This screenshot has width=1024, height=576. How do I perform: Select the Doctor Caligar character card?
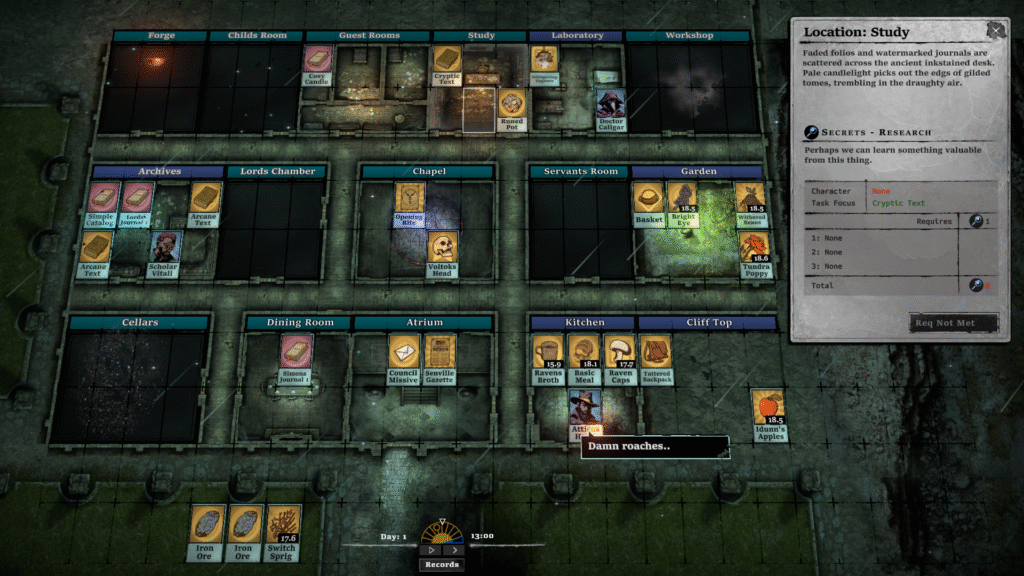610,109
